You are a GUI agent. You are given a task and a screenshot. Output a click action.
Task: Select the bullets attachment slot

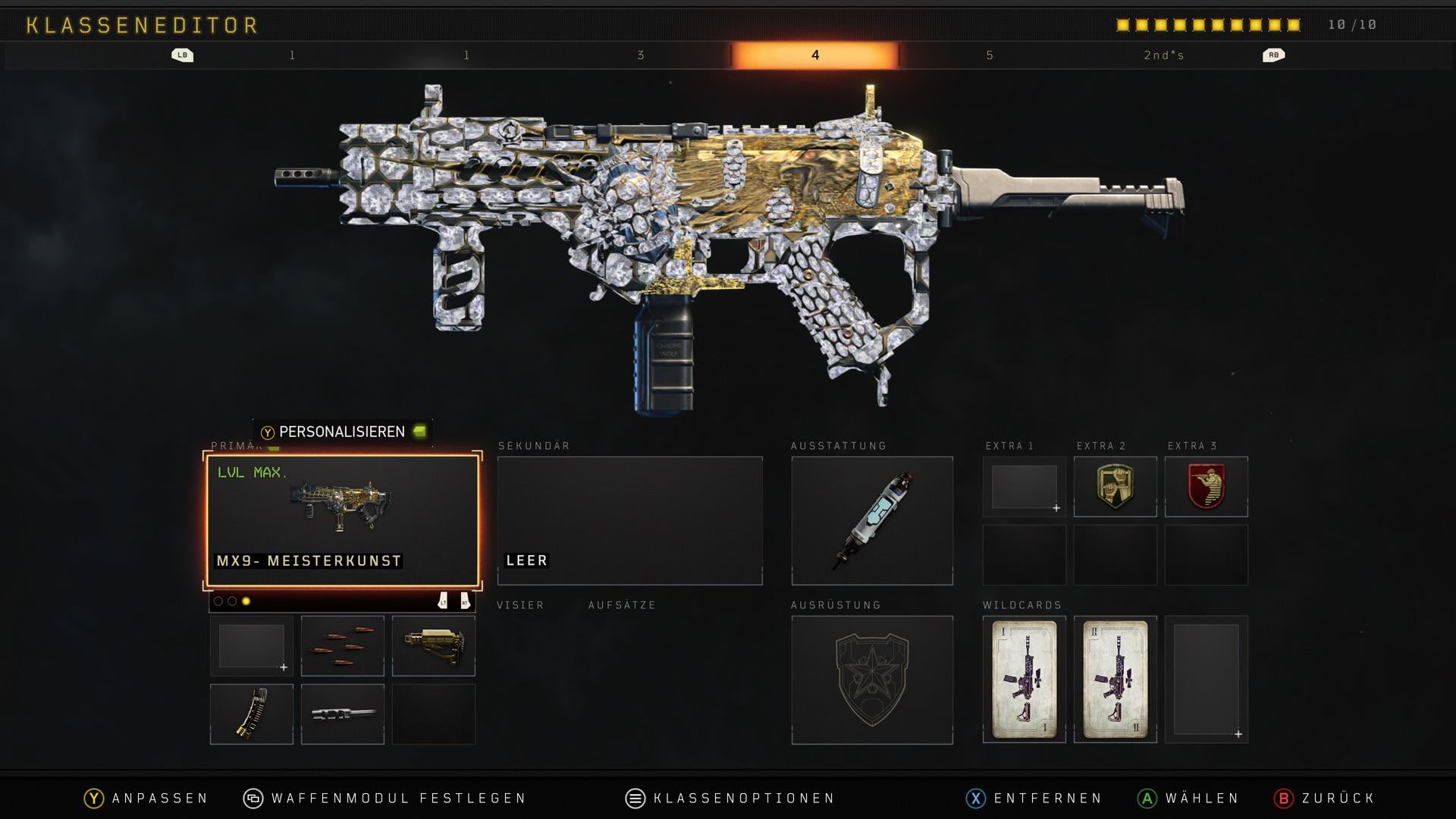click(342, 646)
